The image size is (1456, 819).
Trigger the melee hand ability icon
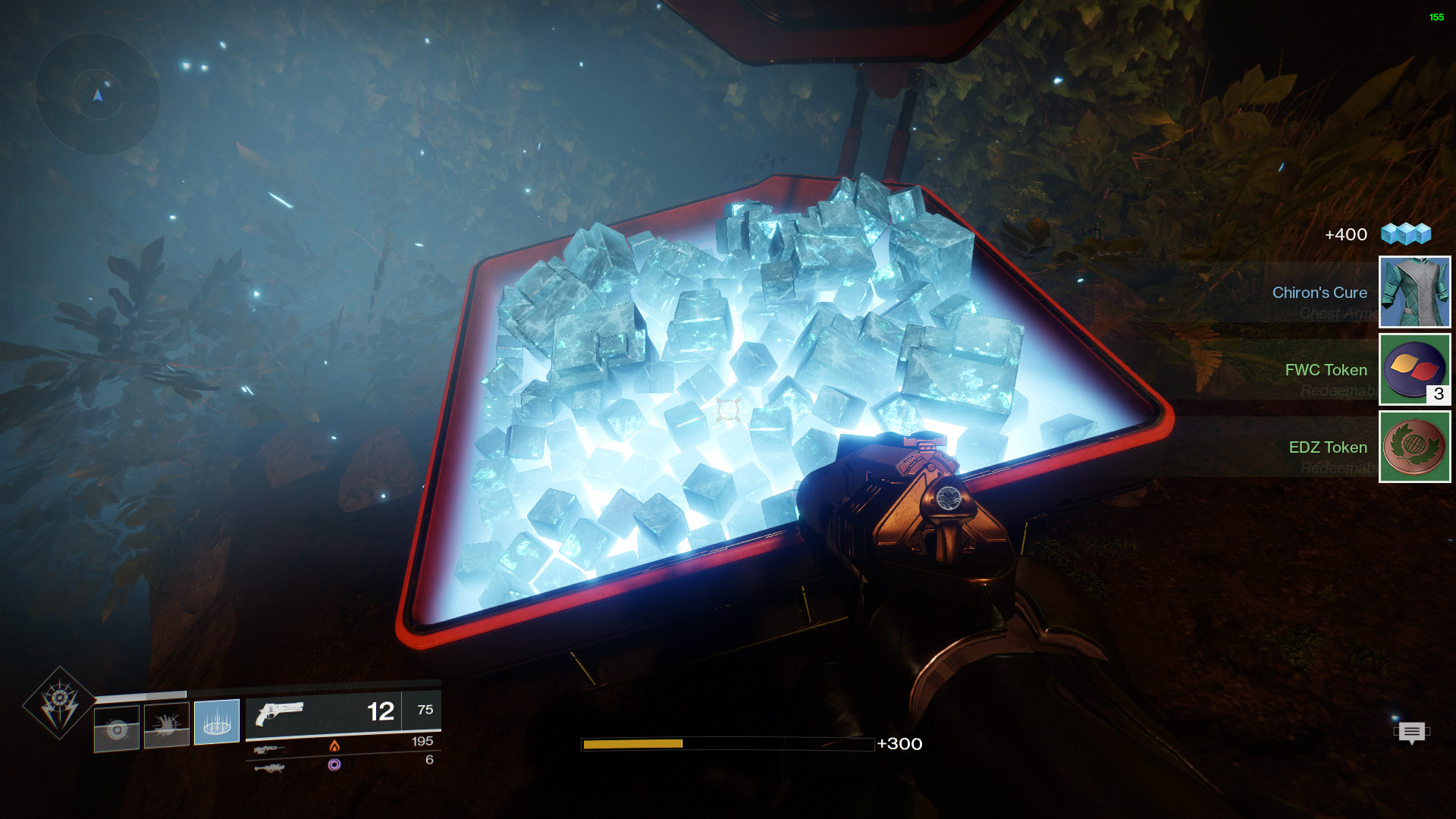[166, 726]
